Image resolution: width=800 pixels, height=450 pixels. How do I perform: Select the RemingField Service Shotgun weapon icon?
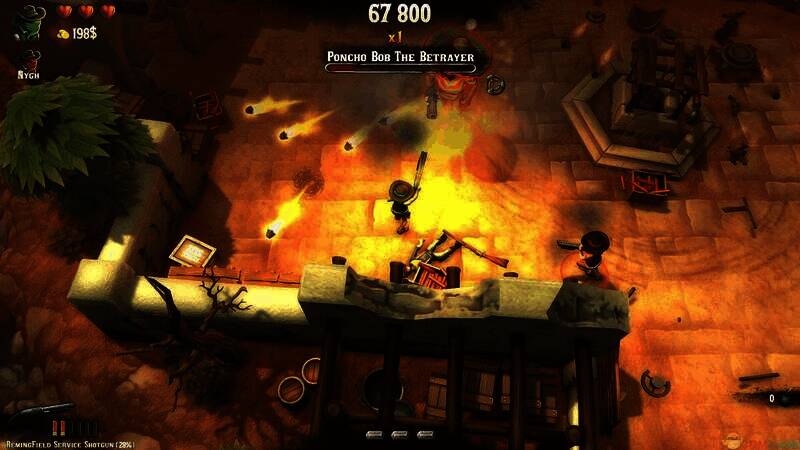[40, 412]
